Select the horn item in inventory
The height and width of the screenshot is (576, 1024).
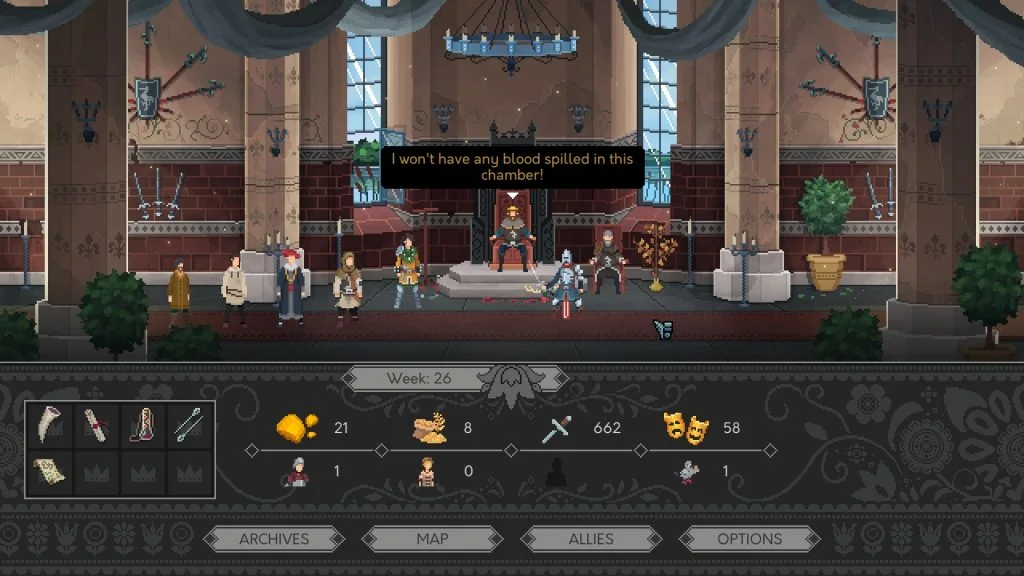click(50, 426)
